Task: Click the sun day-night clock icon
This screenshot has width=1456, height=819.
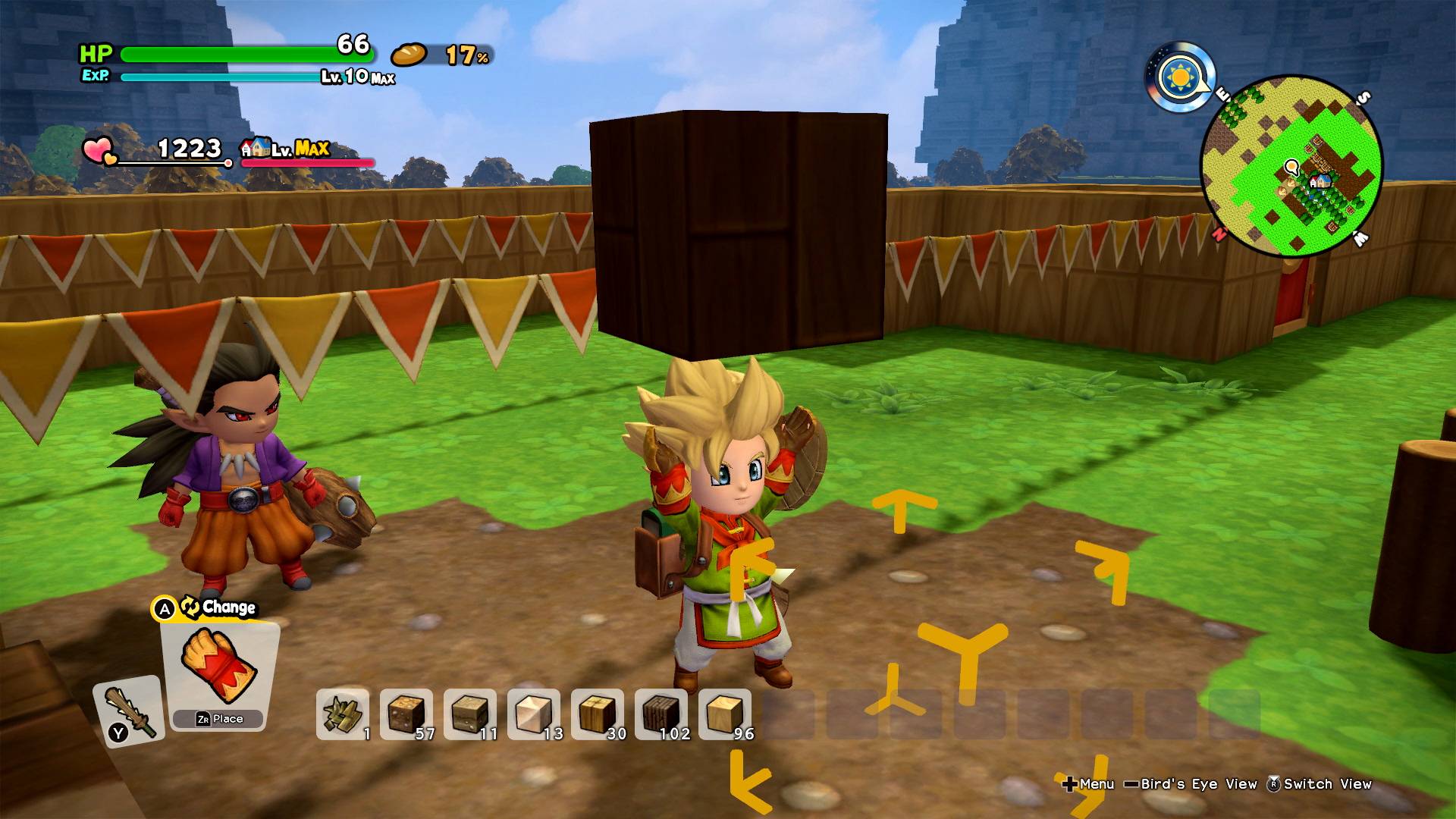Action: 1179,78
